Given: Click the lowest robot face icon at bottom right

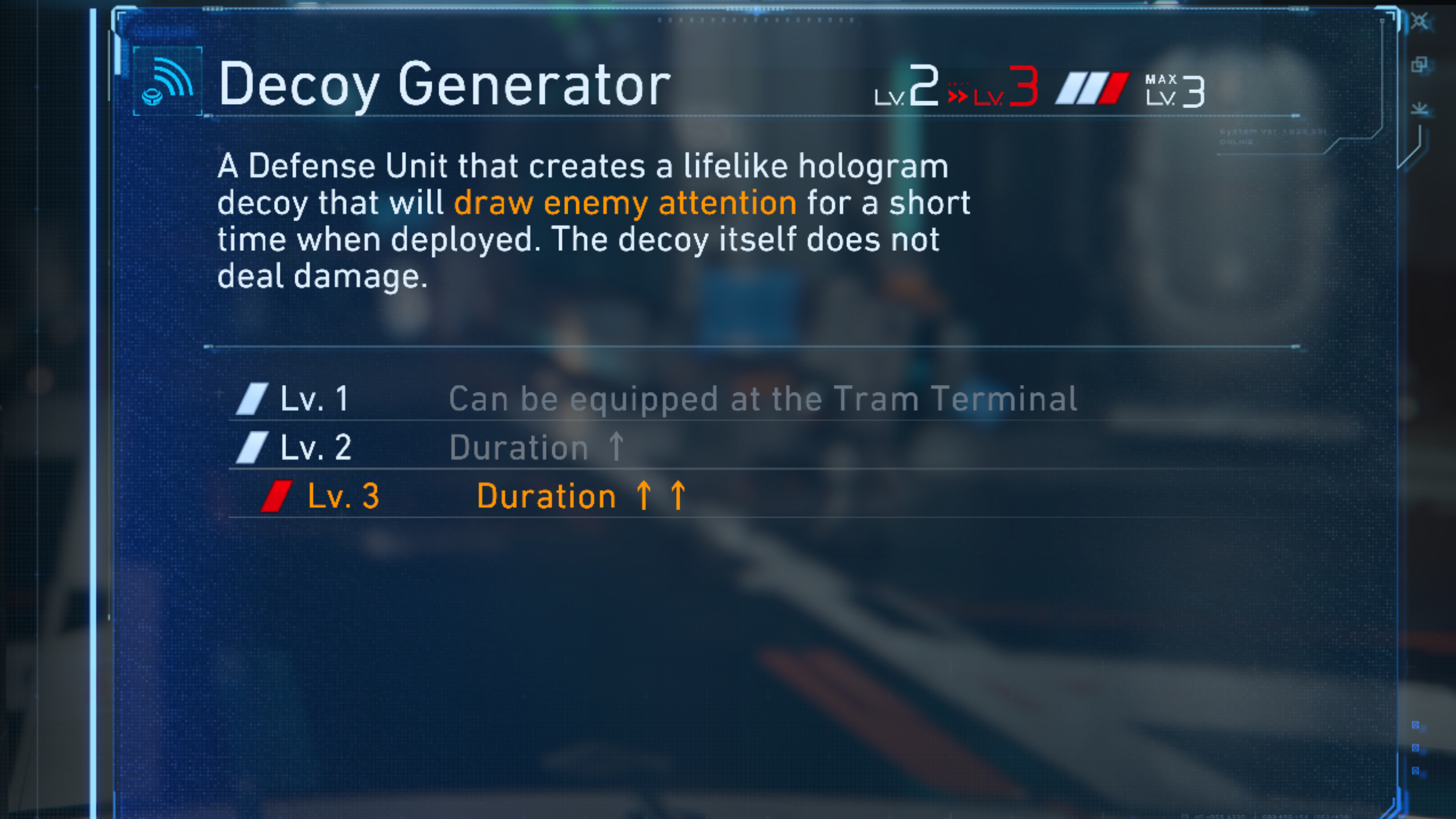Looking at the screenshot, I should (1415, 770).
